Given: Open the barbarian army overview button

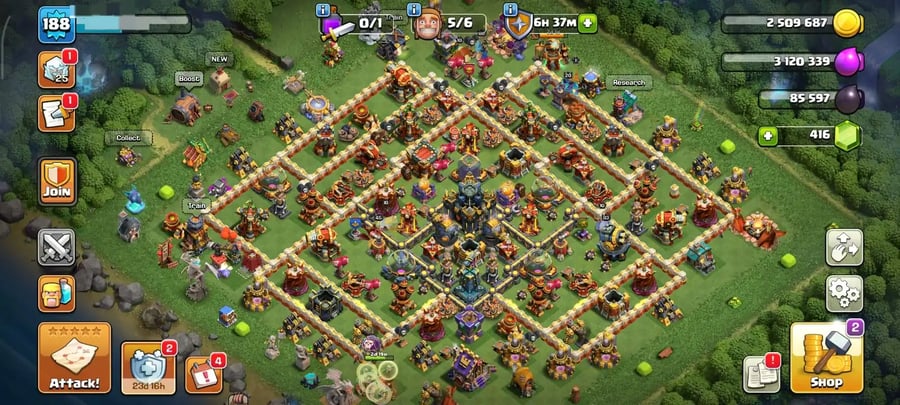Looking at the screenshot, I should [x=57, y=293].
